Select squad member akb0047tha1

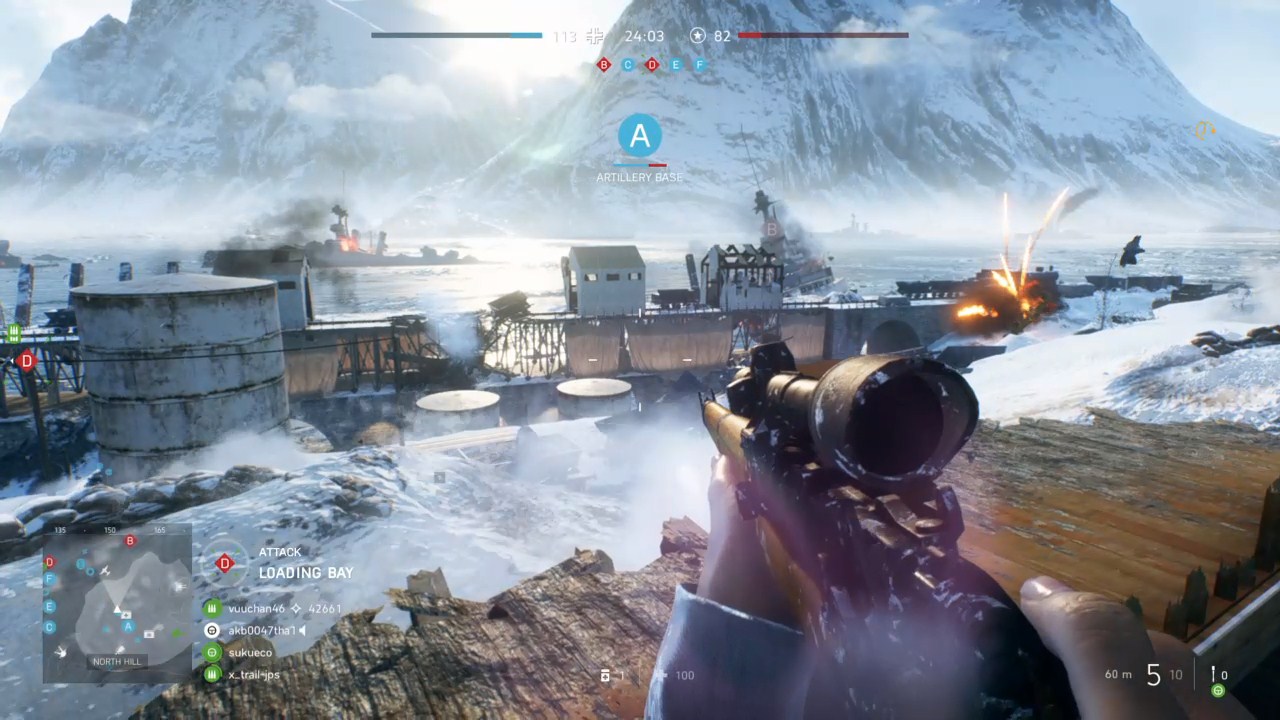pyautogui.click(x=261, y=630)
